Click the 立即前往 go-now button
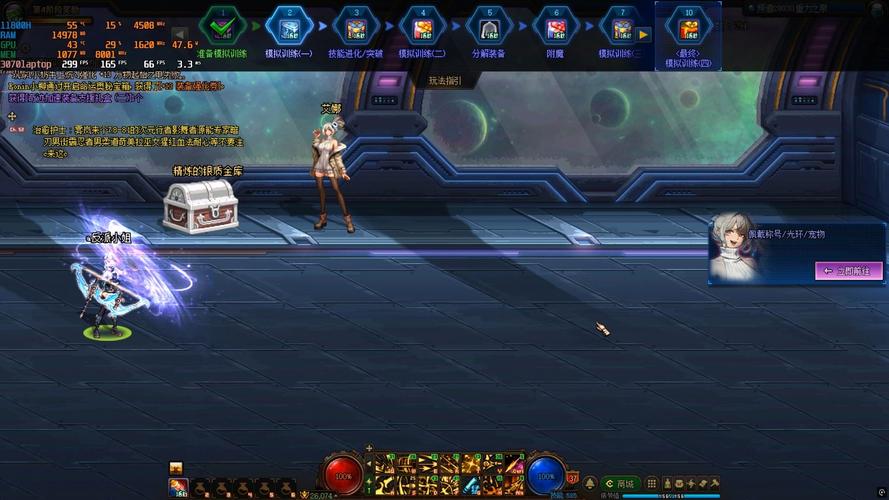Viewport: 889px width, 500px height. click(x=849, y=270)
